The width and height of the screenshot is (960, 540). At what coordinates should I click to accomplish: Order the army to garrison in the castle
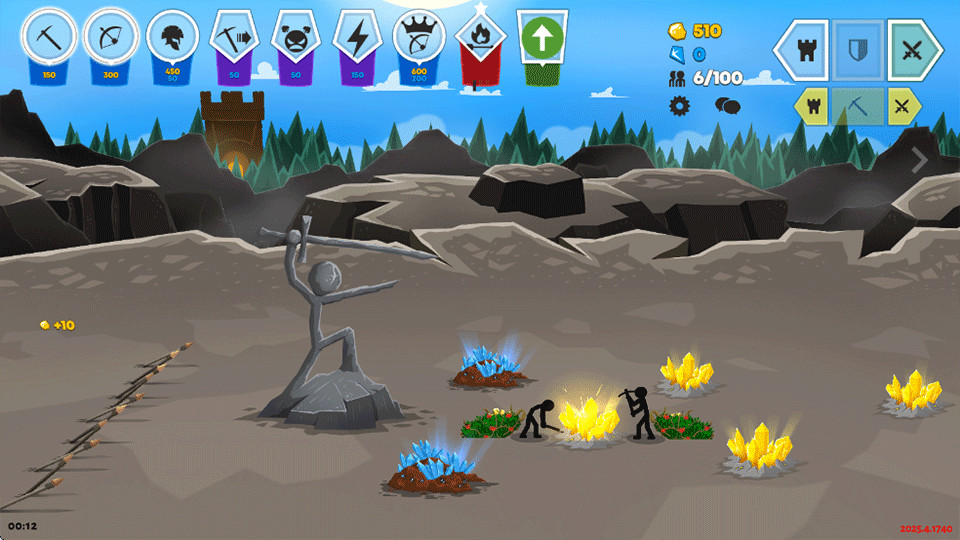pos(805,50)
